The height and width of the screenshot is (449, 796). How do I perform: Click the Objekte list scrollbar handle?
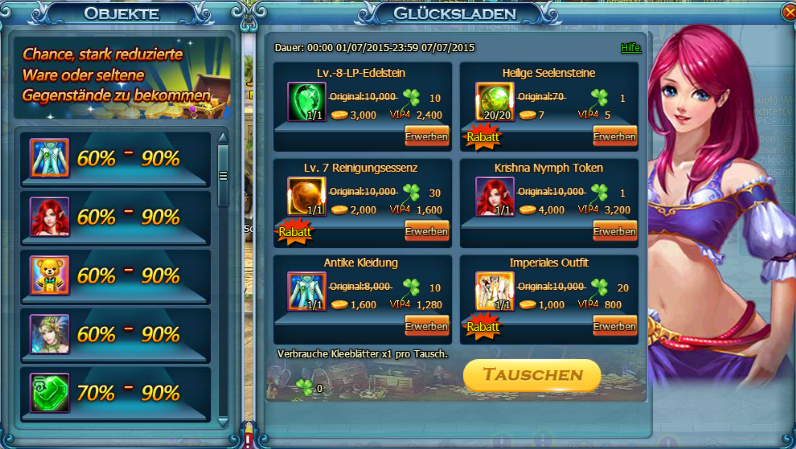[223, 175]
